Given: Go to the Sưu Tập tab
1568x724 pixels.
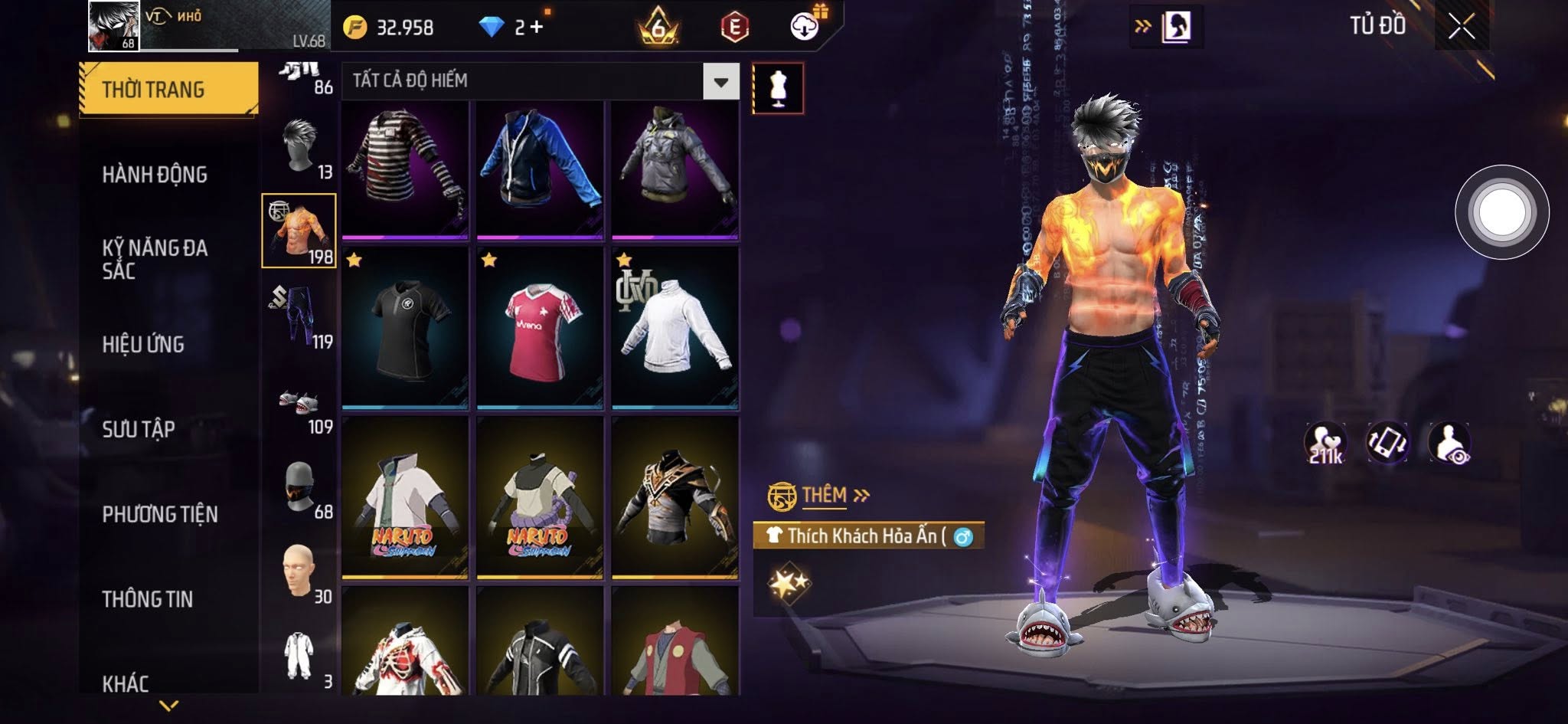Looking at the screenshot, I should point(139,429).
